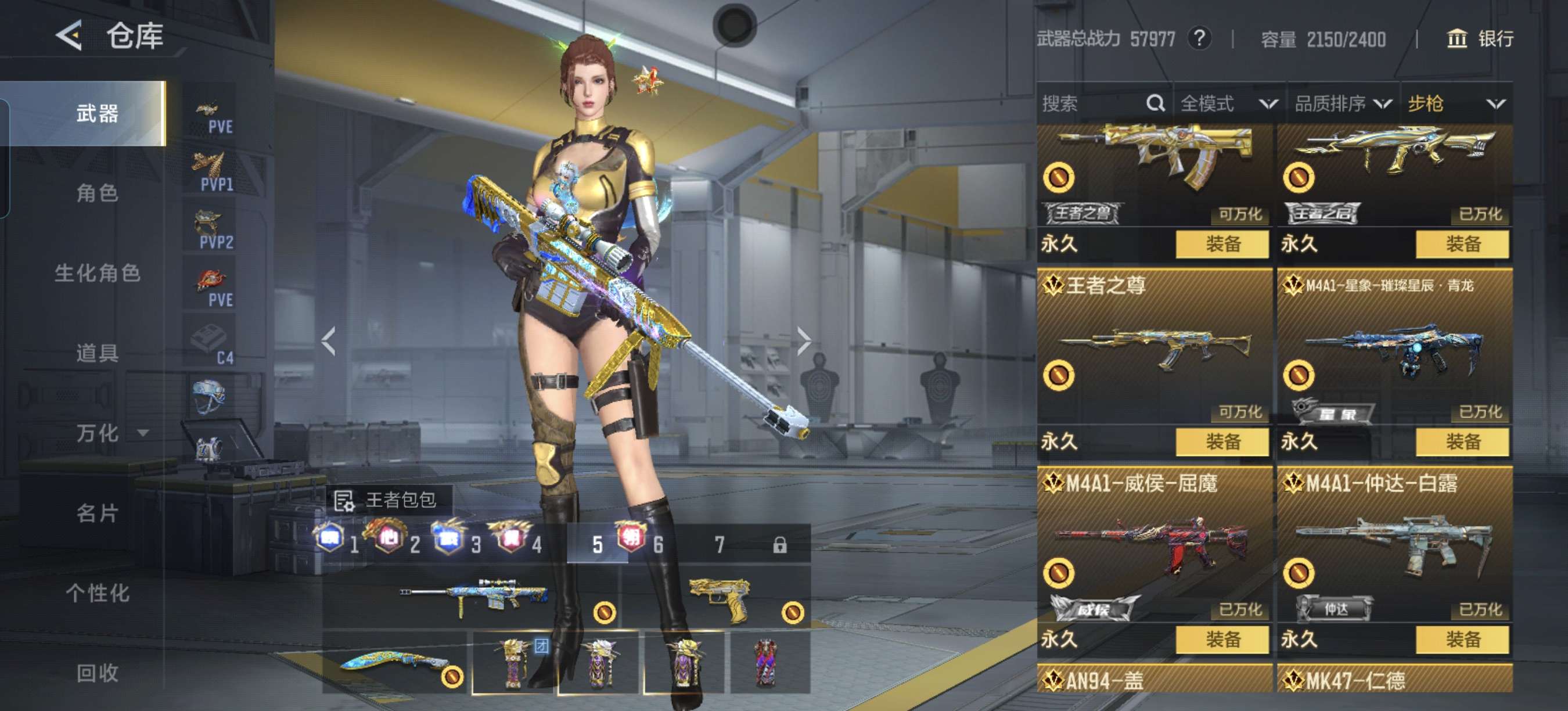Select the 道具 tab
The width and height of the screenshot is (1568, 711).
pyautogui.click(x=97, y=353)
